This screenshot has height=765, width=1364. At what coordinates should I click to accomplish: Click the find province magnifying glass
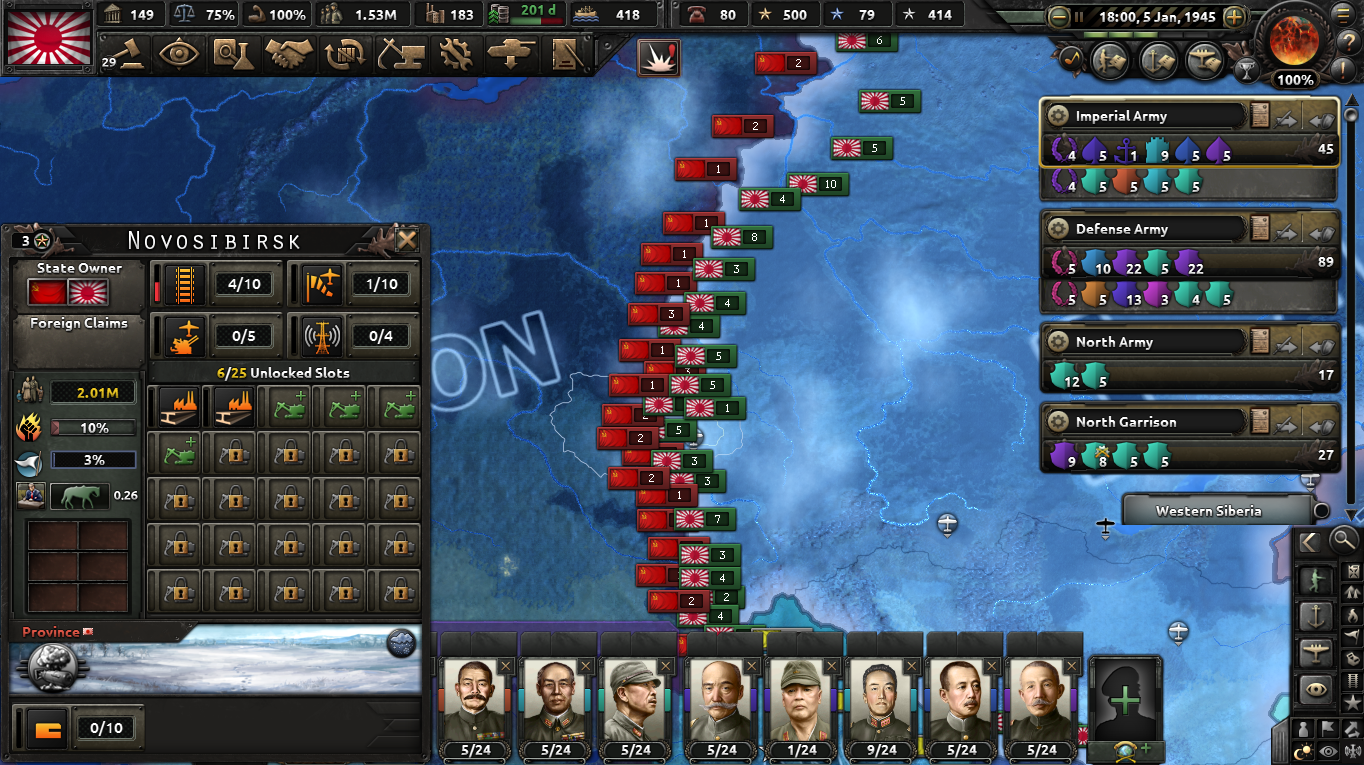1343,540
